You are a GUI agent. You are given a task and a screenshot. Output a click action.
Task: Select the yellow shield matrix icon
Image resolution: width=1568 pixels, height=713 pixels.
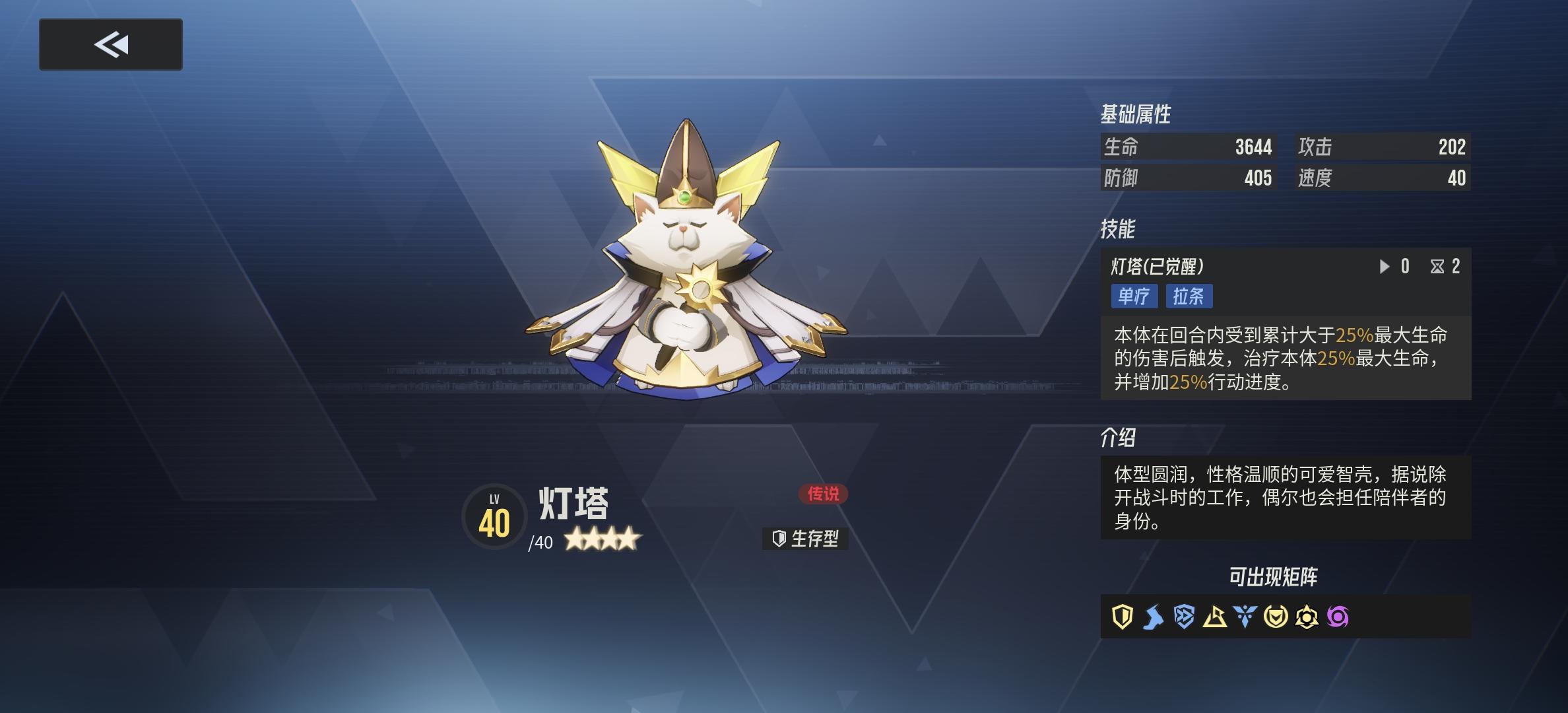(1122, 617)
